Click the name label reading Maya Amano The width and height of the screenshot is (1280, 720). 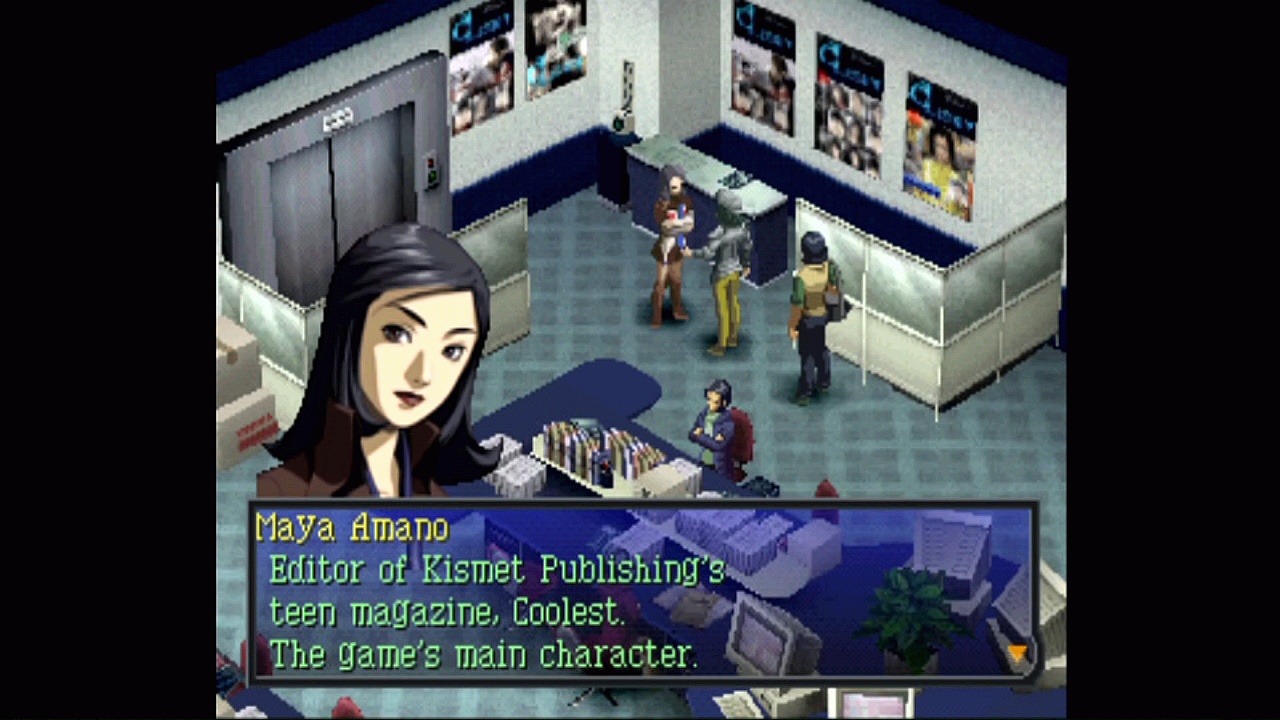coord(352,528)
